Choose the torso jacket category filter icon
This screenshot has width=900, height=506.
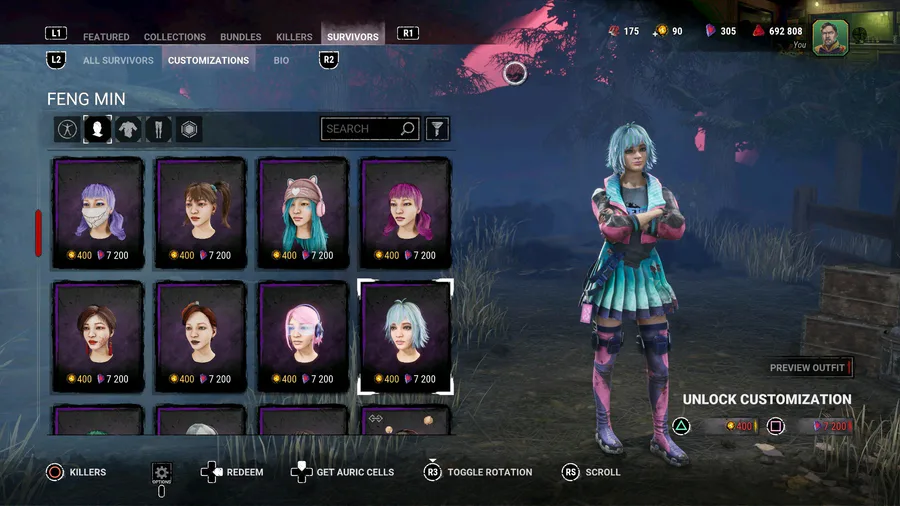pyautogui.click(x=128, y=129)
